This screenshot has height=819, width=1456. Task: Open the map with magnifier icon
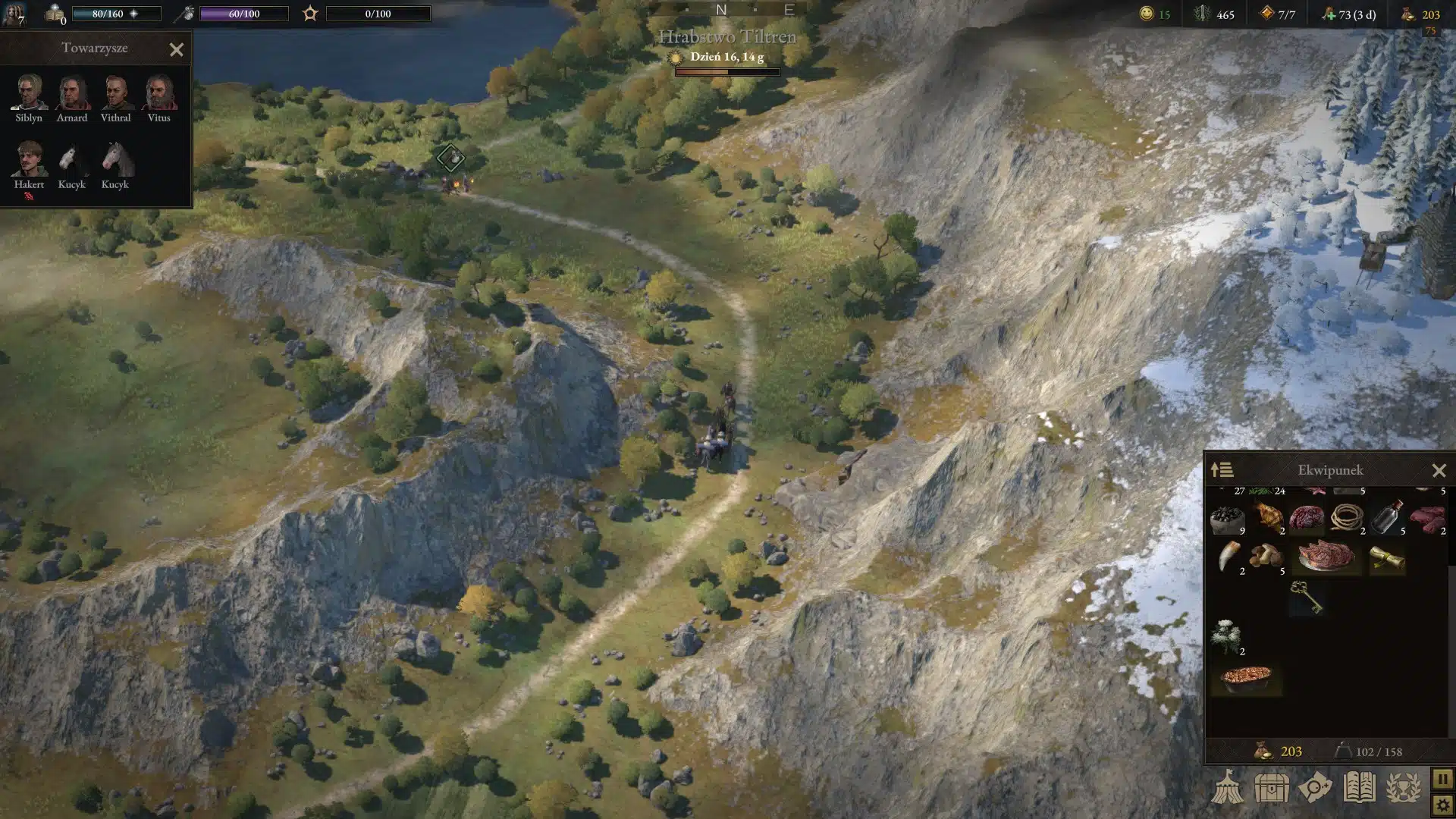[1315, 789]
